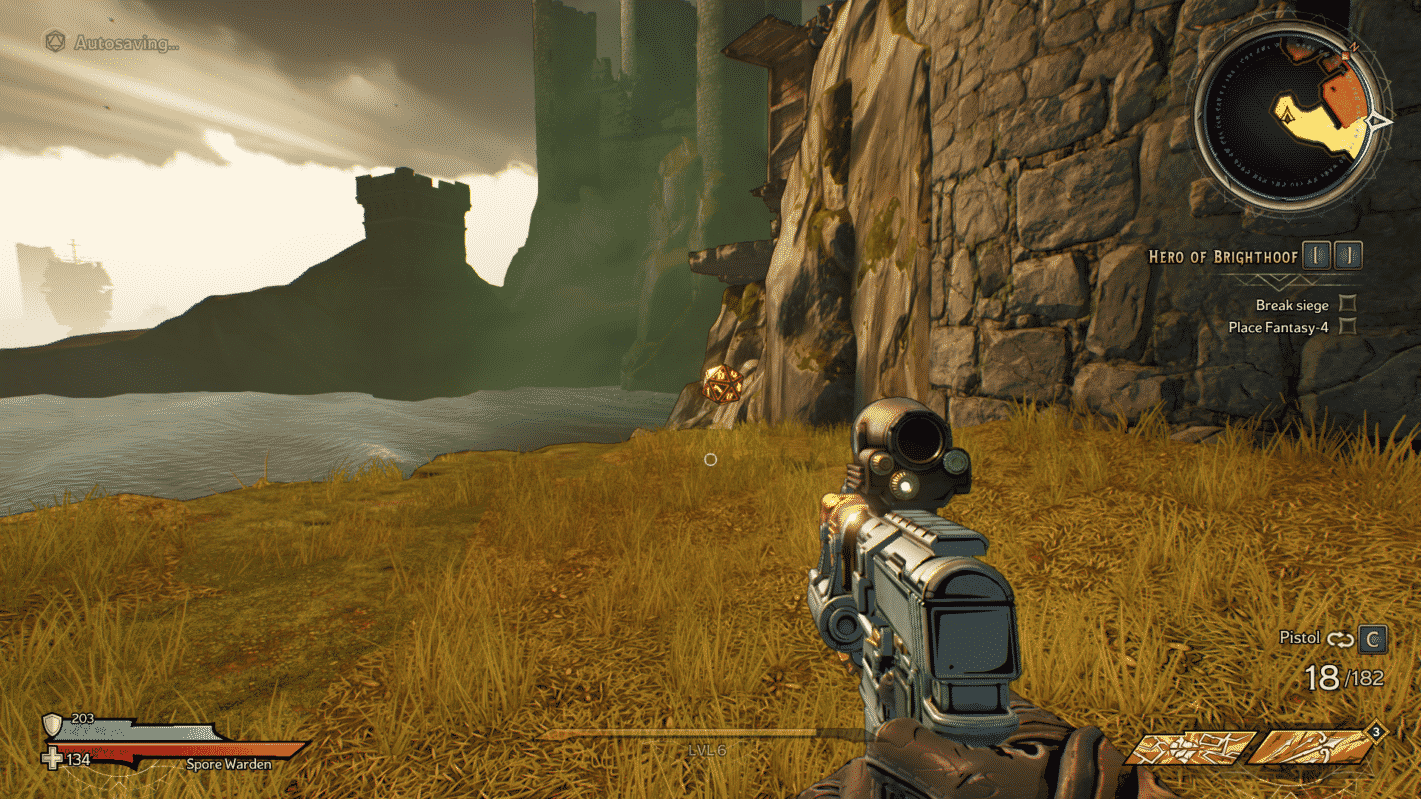The image size is (1421, 799).
Task: Click the Place Fantasy-4 objective
Action: [x=1278, y=327]
